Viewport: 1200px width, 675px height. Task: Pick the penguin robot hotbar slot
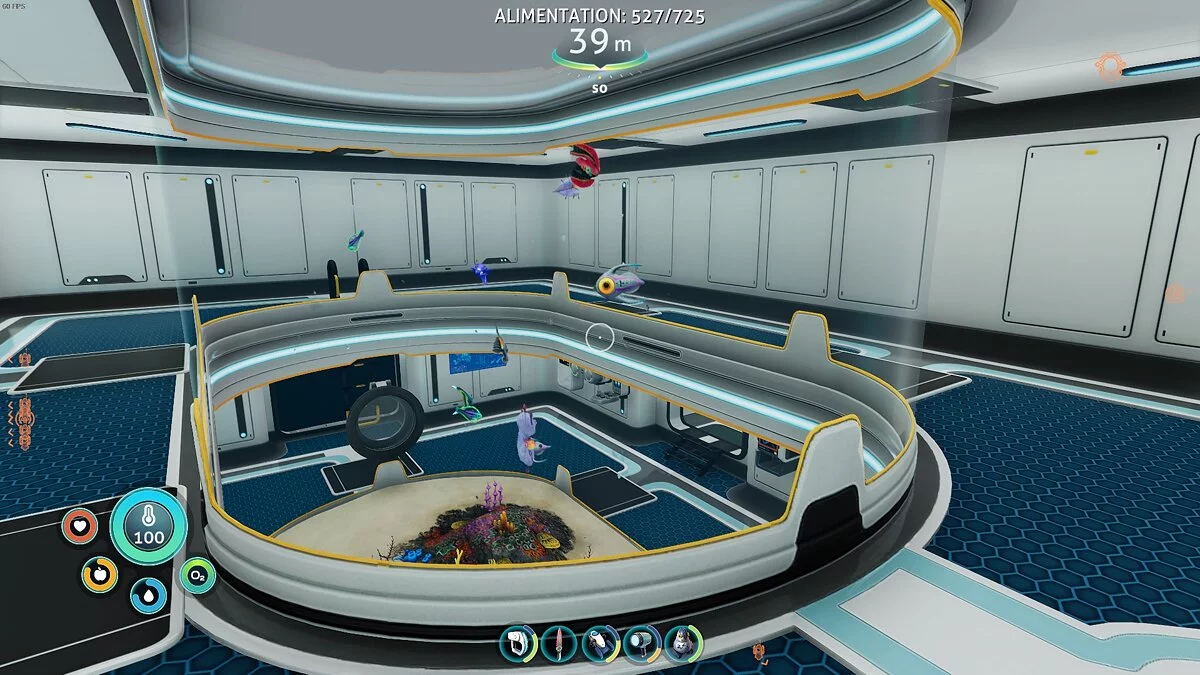[682, 643]
